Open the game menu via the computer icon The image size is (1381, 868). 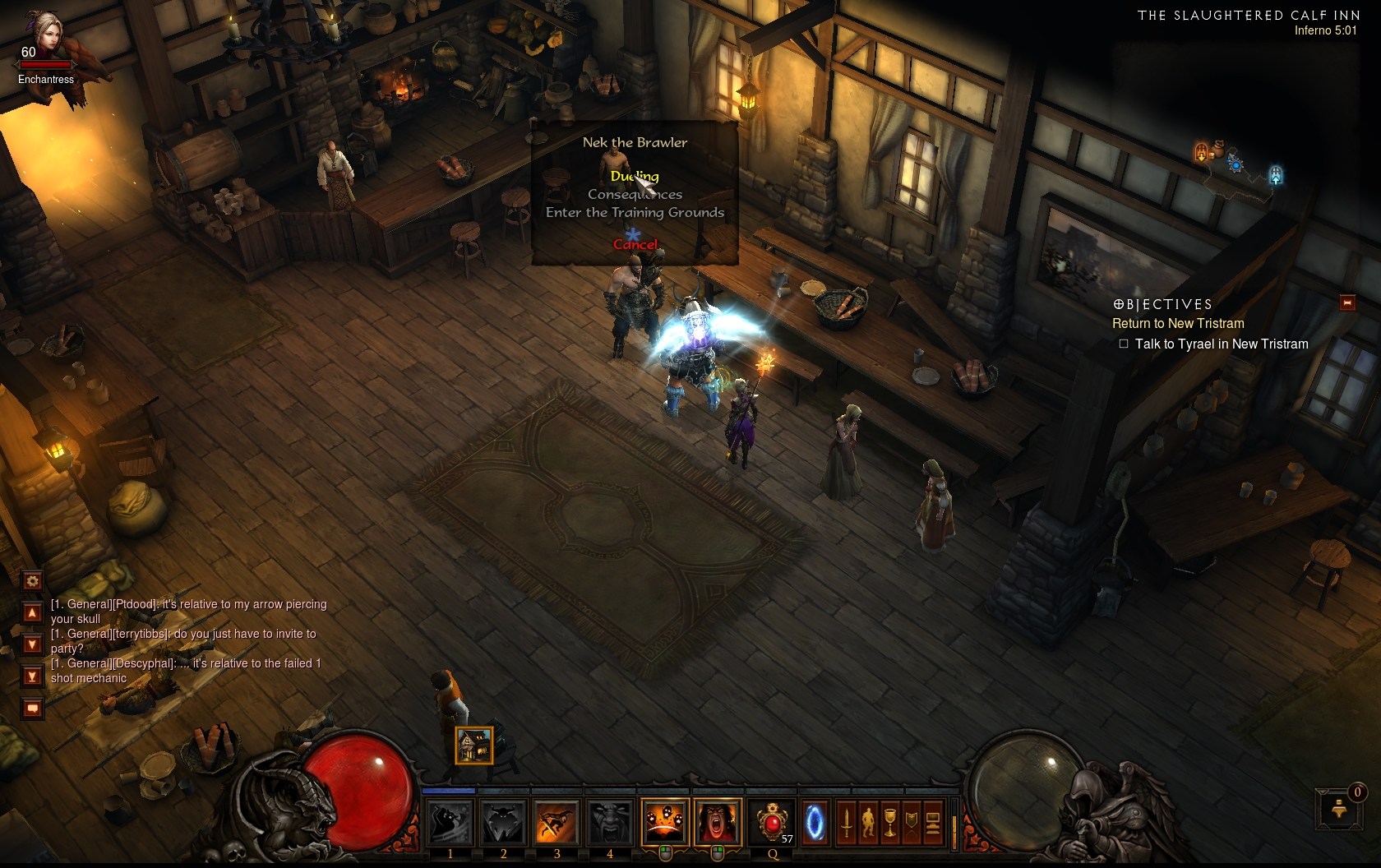tap(933, 821)
